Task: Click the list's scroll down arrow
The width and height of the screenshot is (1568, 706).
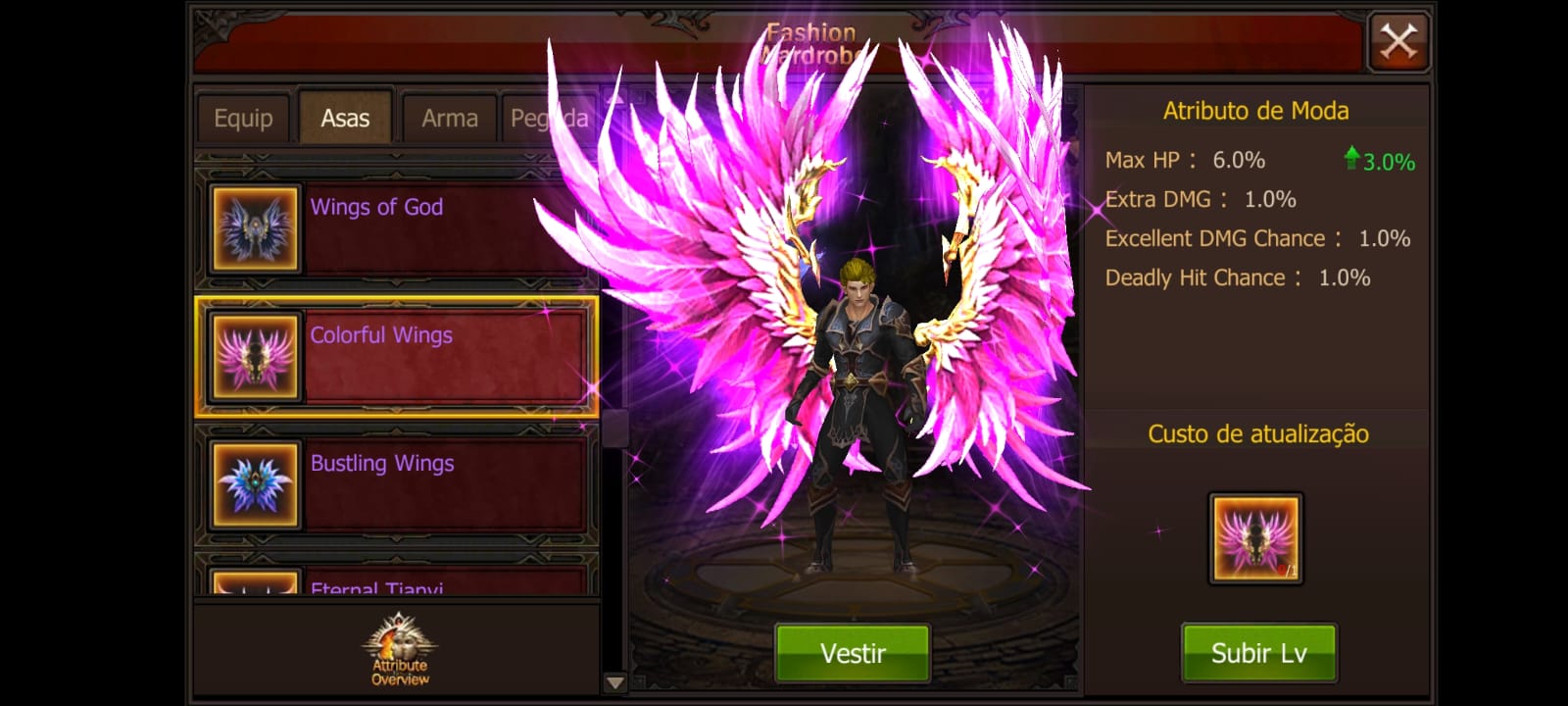Action: (x=614, y=682)
